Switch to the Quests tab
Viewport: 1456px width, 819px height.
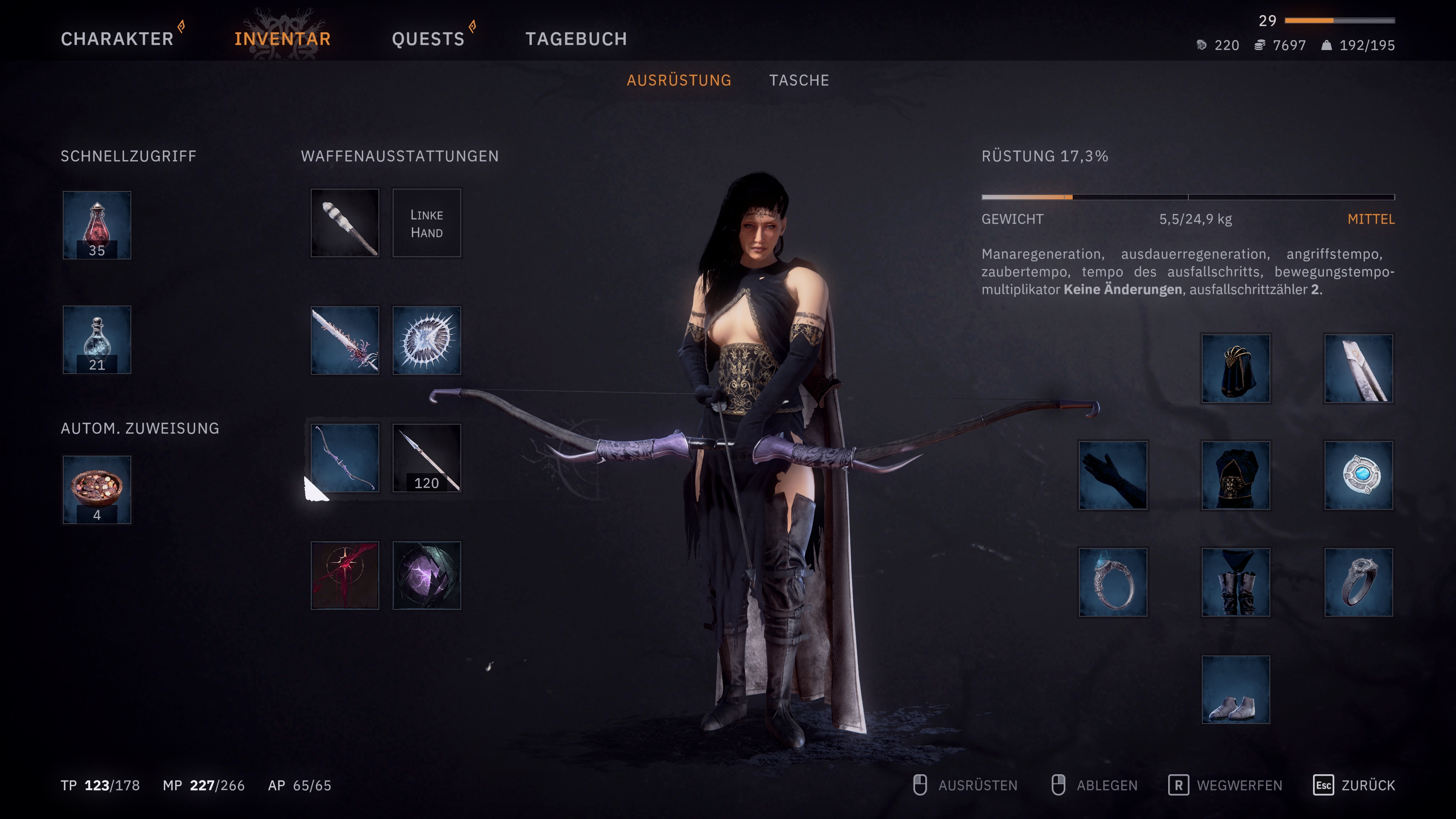pyautogui.click(x=428, y=39)
